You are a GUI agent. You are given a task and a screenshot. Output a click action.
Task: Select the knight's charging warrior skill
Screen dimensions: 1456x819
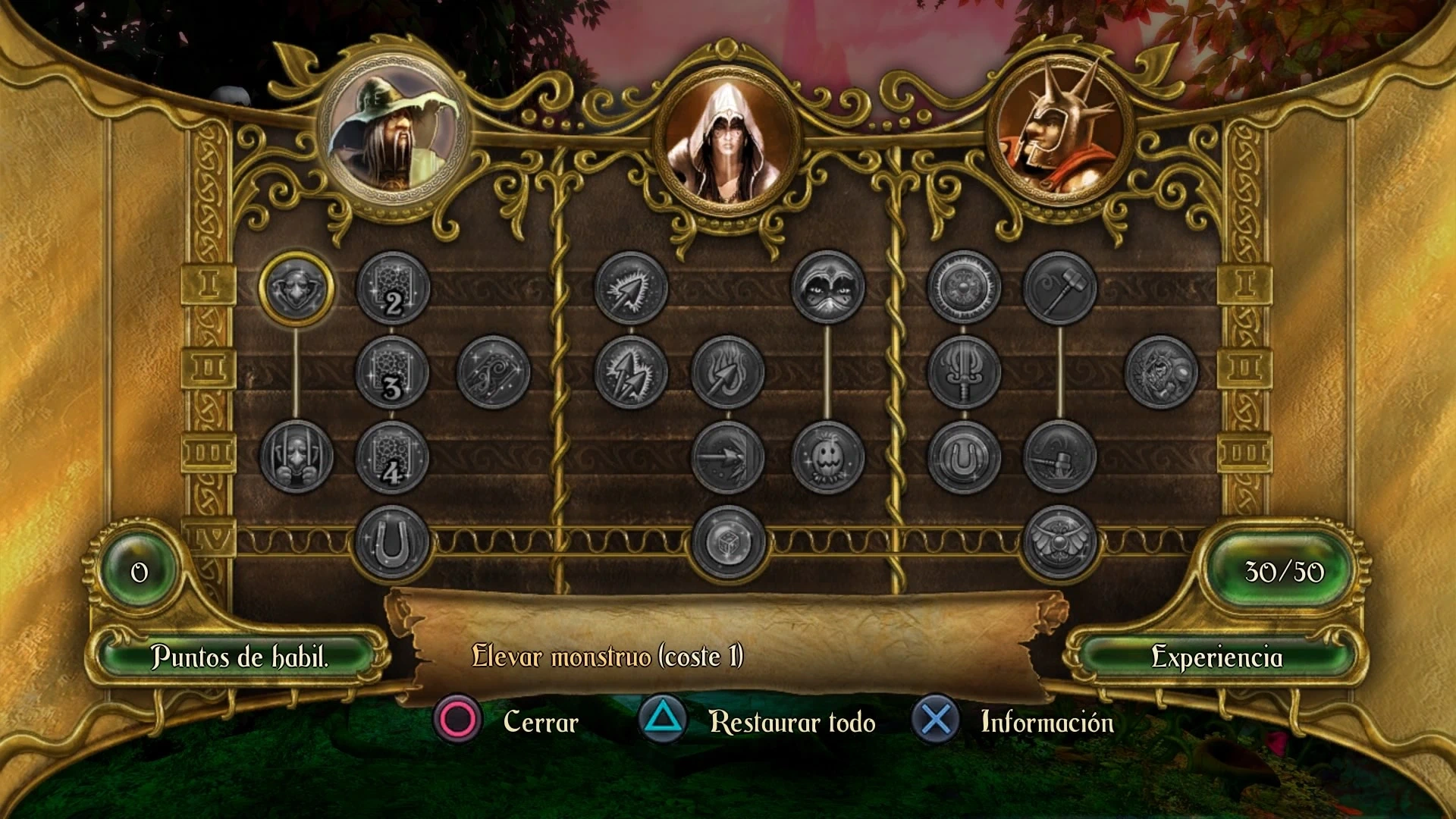pos(1161,372)
